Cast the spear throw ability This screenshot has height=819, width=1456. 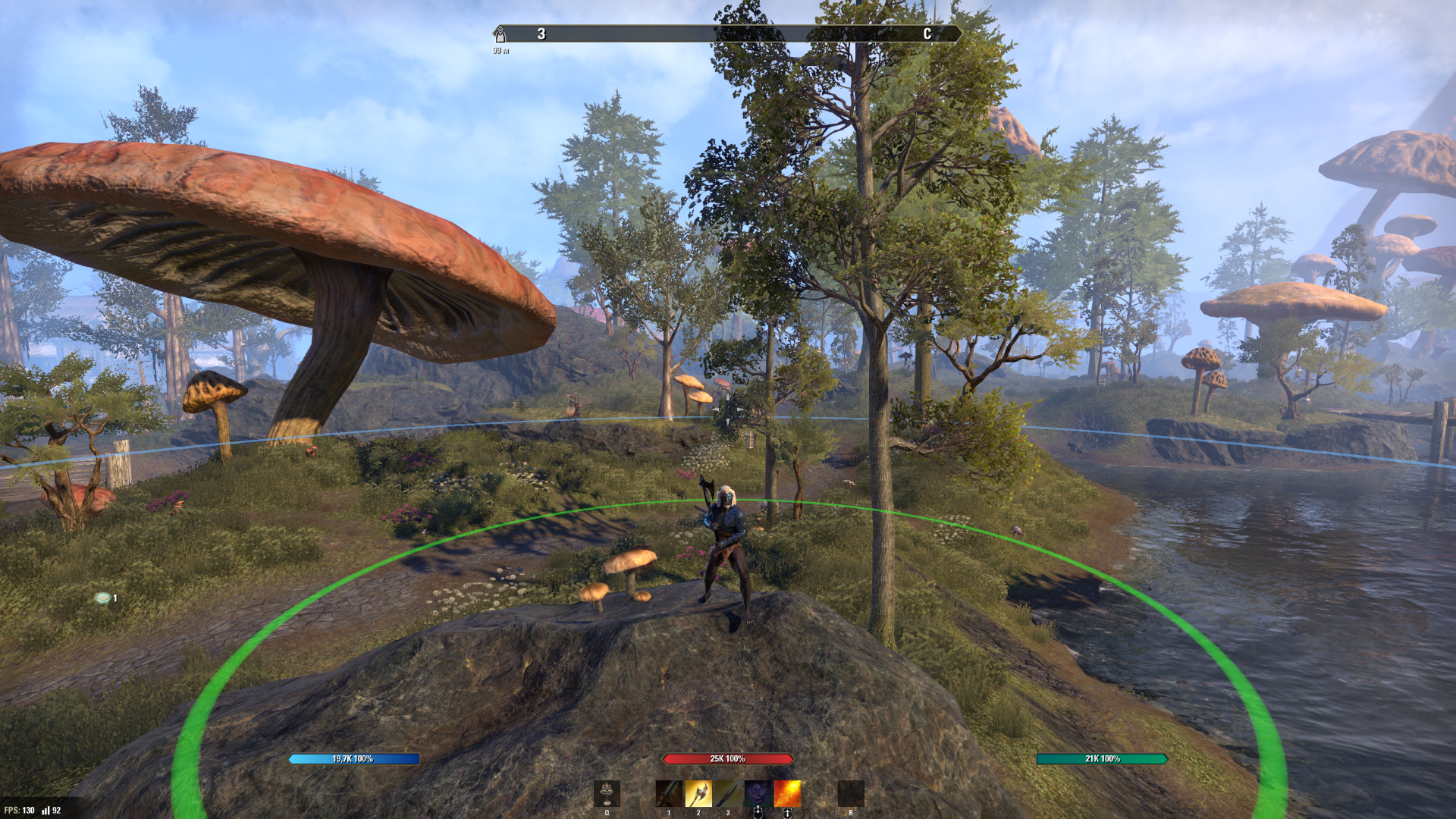click(727, 793)
